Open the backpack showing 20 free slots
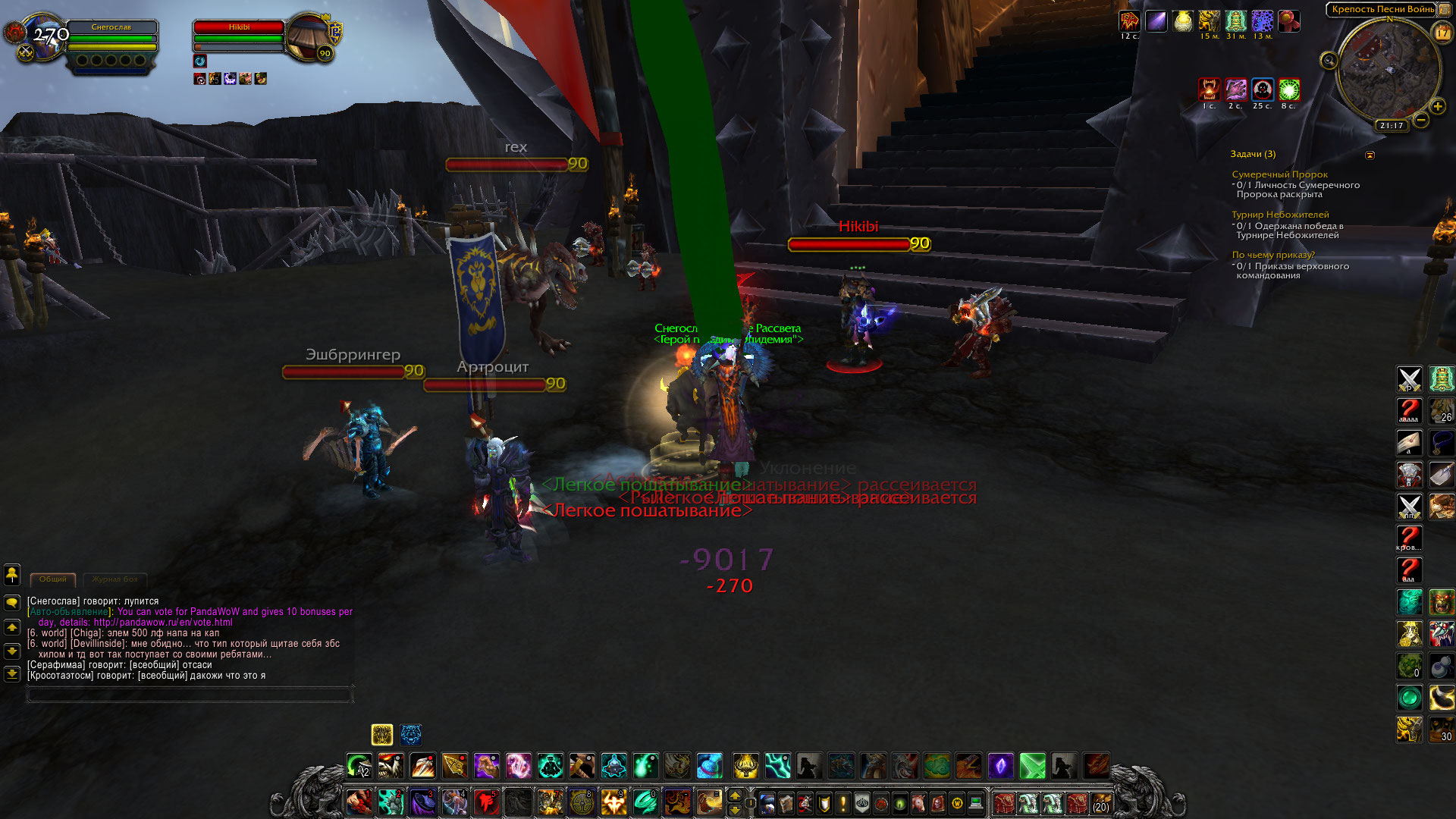1456x819 pixels. [1100, 802]
